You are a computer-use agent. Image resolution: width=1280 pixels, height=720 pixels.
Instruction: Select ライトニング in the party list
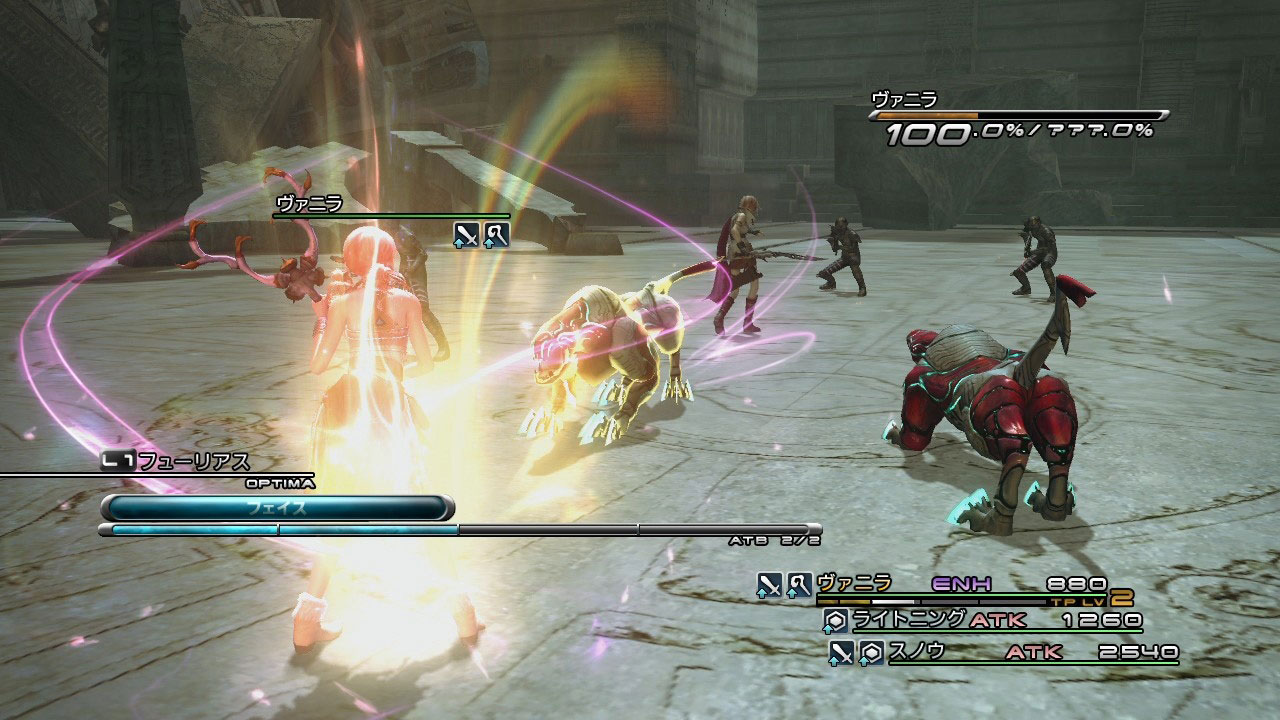click(908, 620)
